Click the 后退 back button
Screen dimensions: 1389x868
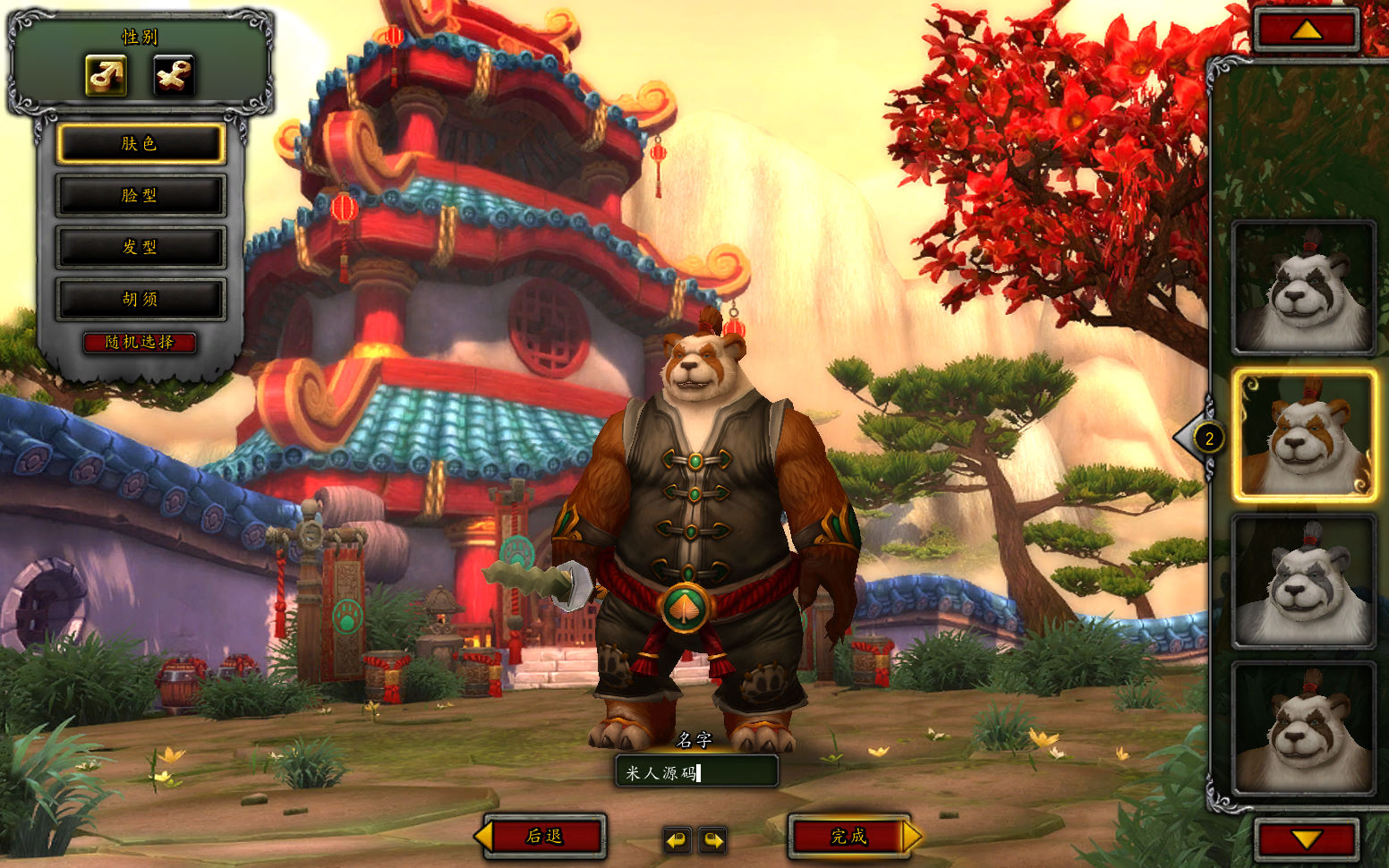coord(544,837)
